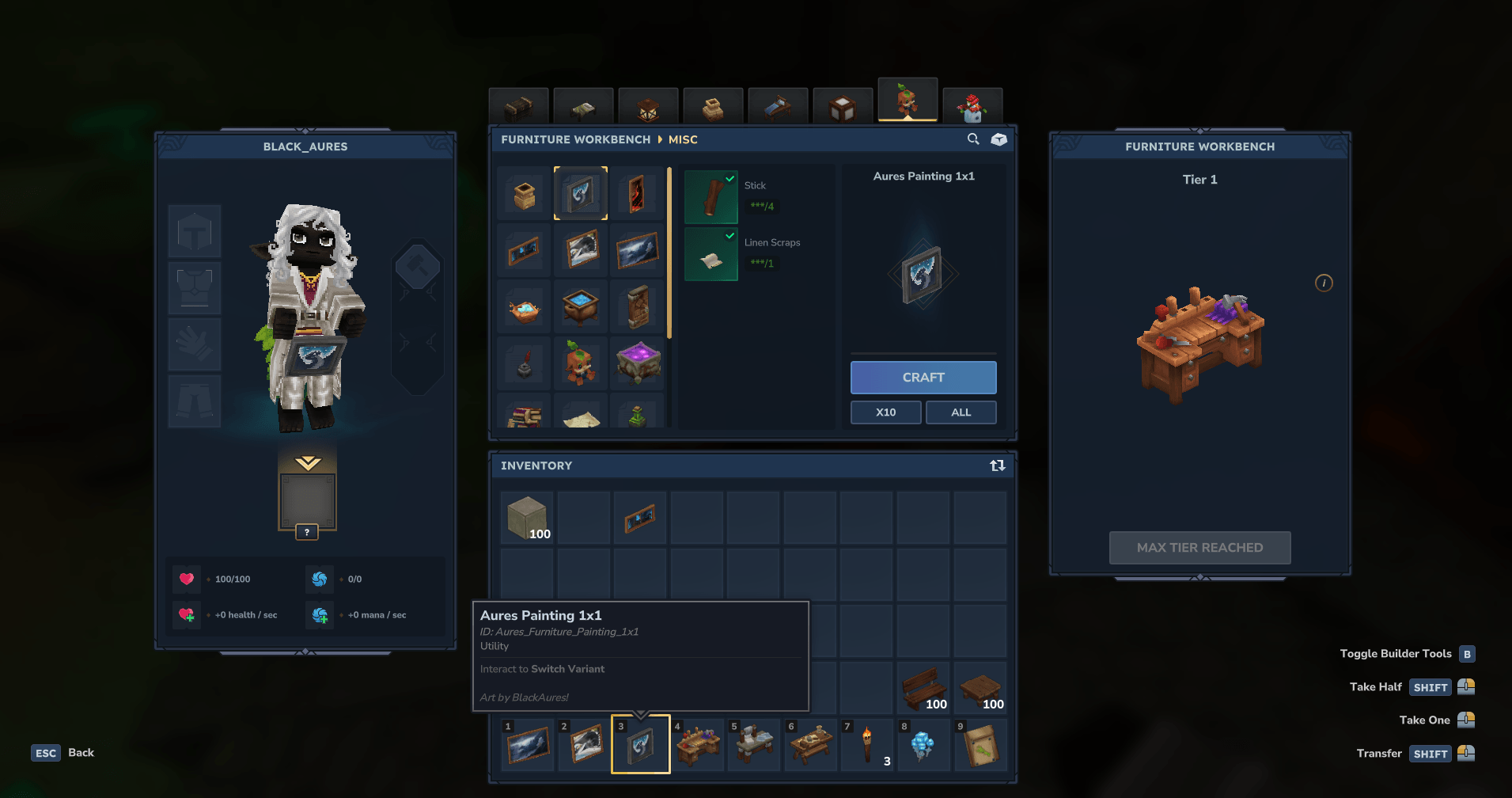Select the sapling creature category tab
The width and height of the screenshot is (1512, 798).
tap(908, 101)
